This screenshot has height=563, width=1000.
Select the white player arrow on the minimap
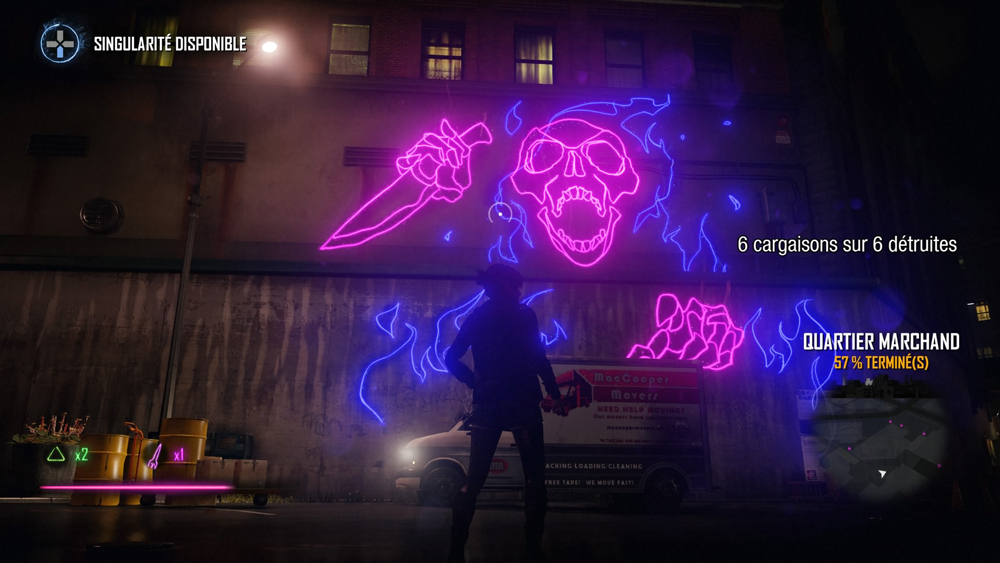[883, 474]
